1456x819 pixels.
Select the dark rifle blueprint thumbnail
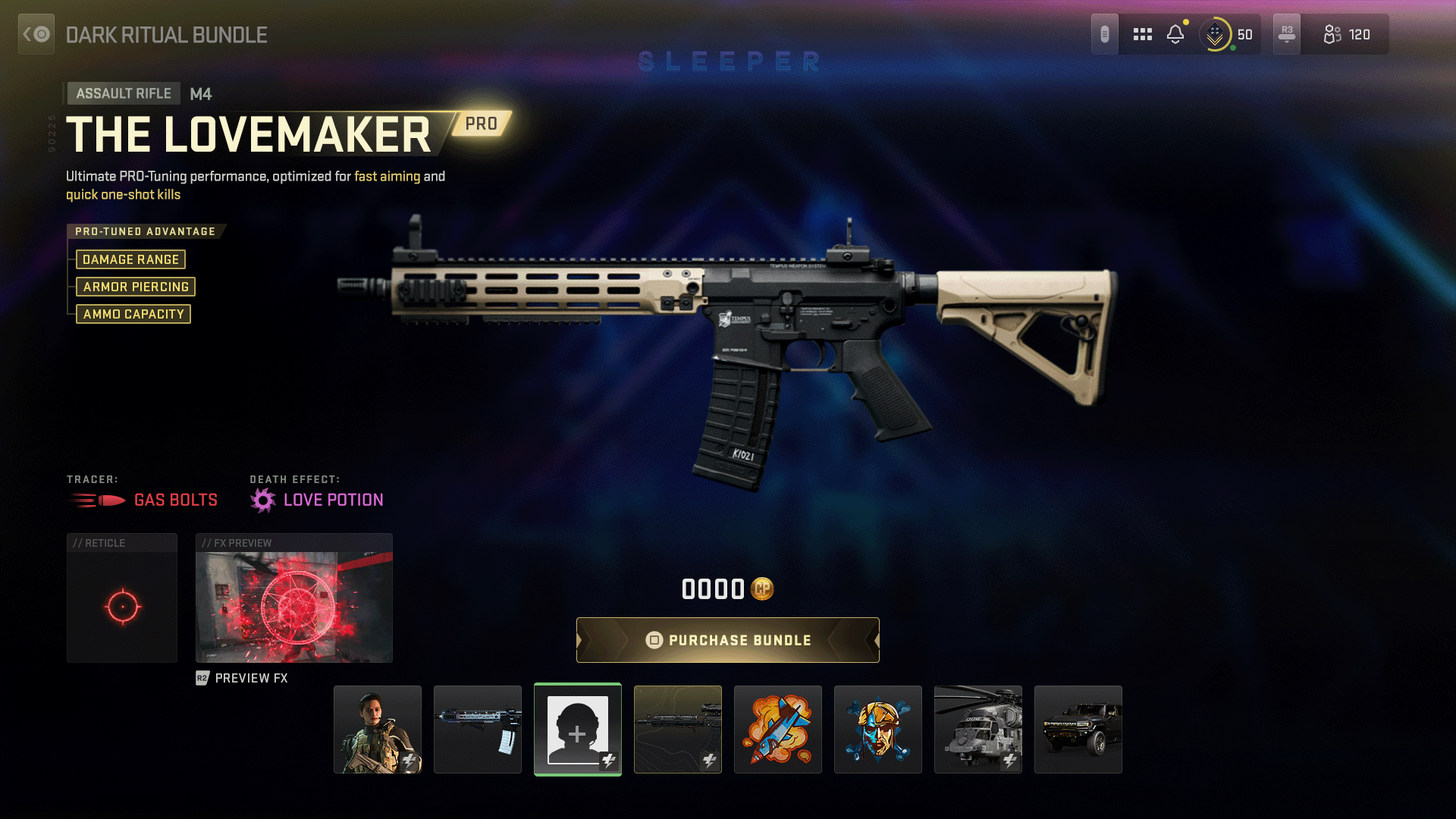point(678,730)
